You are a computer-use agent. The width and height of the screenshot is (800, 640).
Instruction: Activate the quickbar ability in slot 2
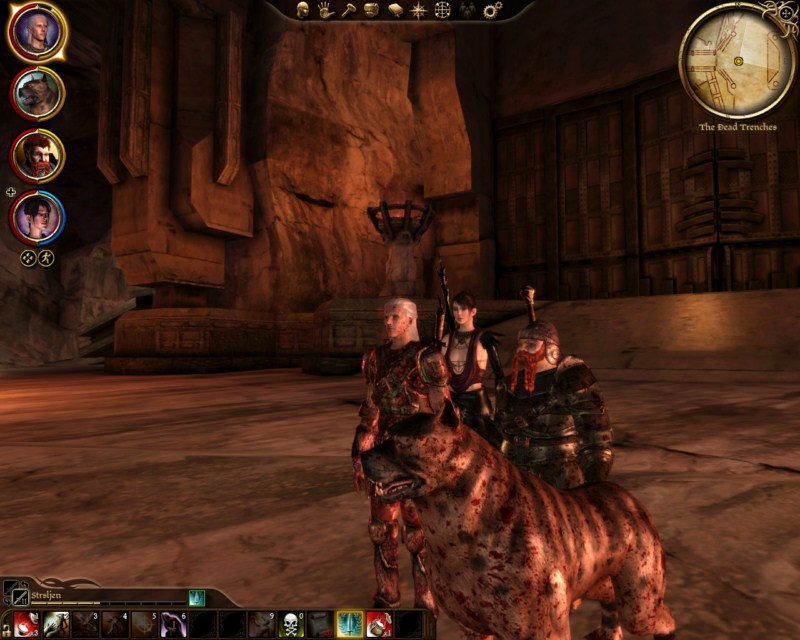(x=56, y=624)
